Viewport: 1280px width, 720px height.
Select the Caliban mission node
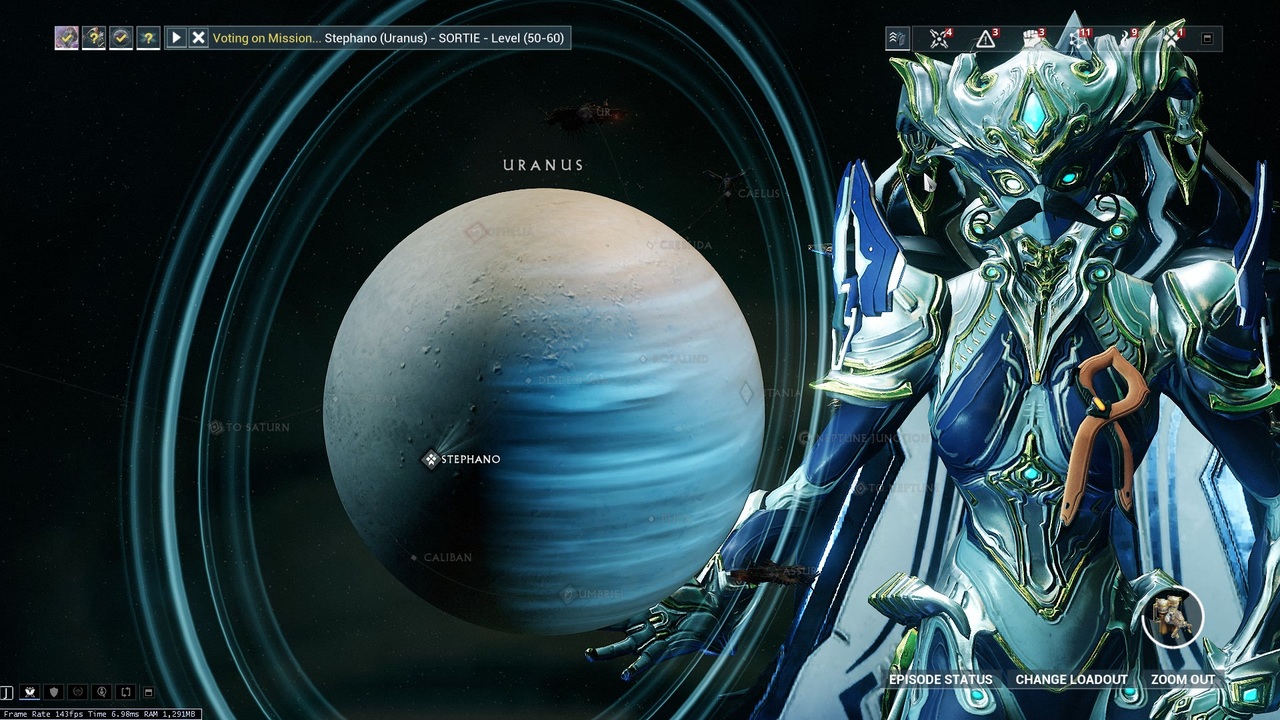click(x=414, y=557)
